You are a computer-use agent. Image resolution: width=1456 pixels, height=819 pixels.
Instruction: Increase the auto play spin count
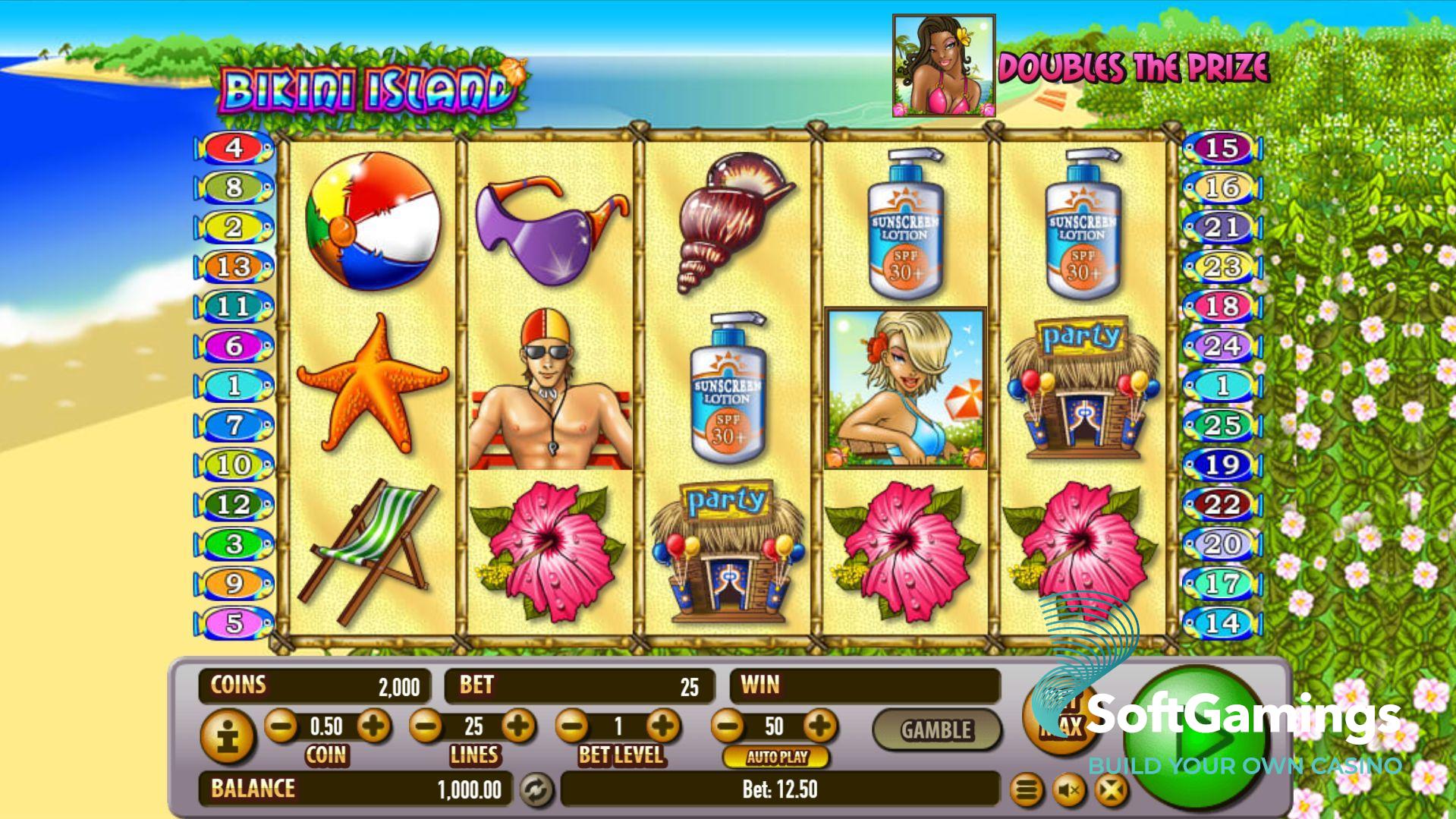pos(819,726)
